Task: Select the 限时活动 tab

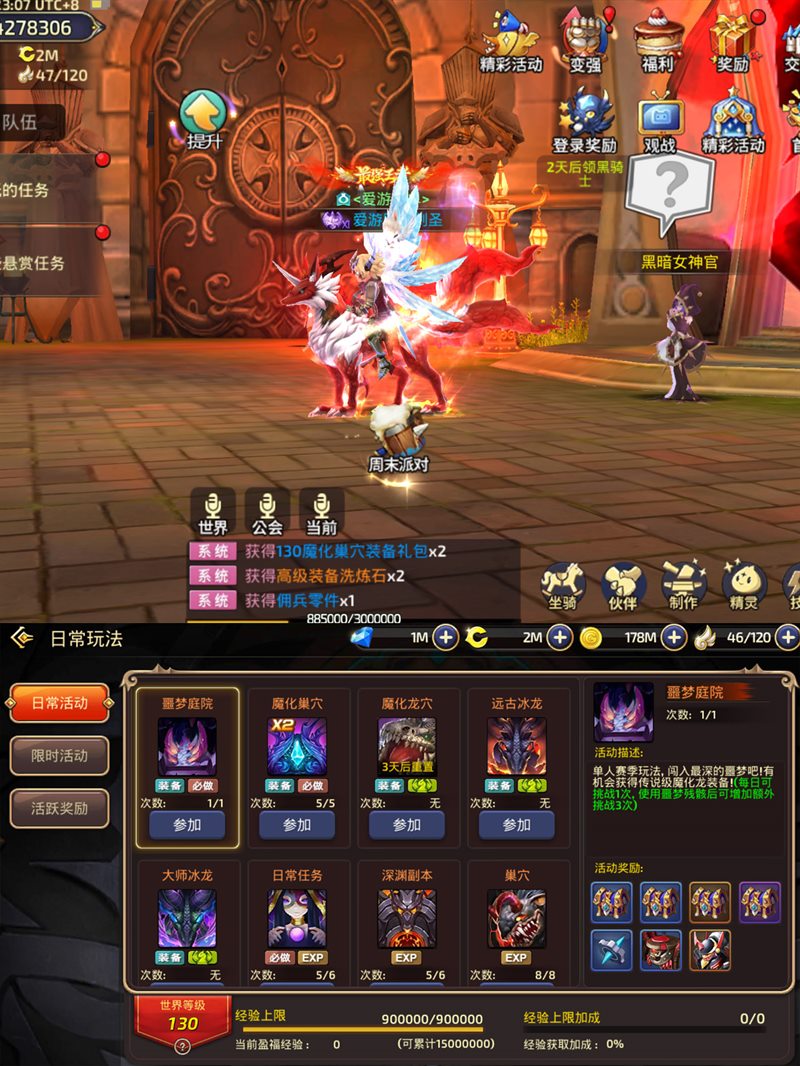Action: [x=59, y=756]
